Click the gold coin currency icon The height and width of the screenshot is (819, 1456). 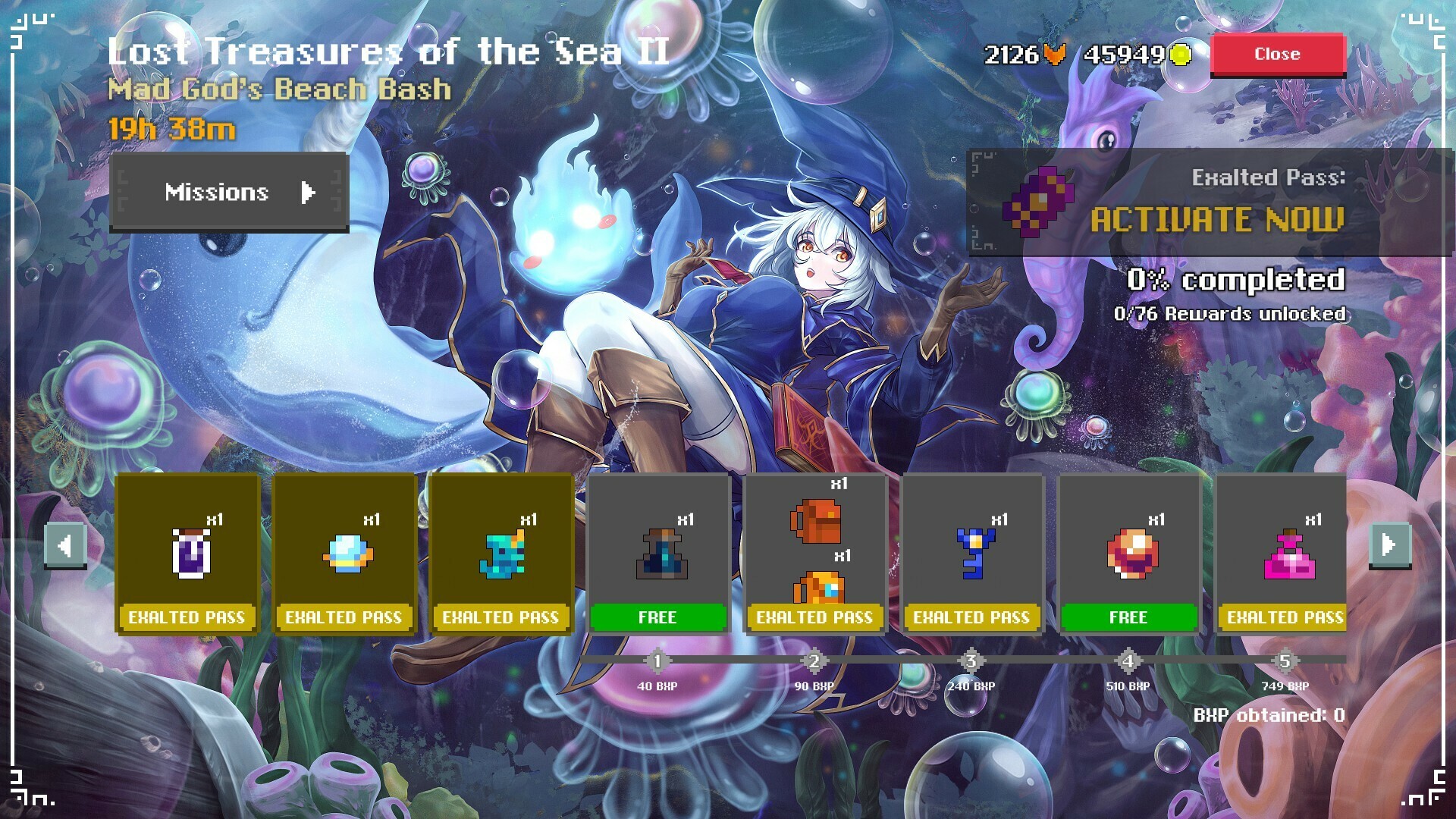point(1179,54)
